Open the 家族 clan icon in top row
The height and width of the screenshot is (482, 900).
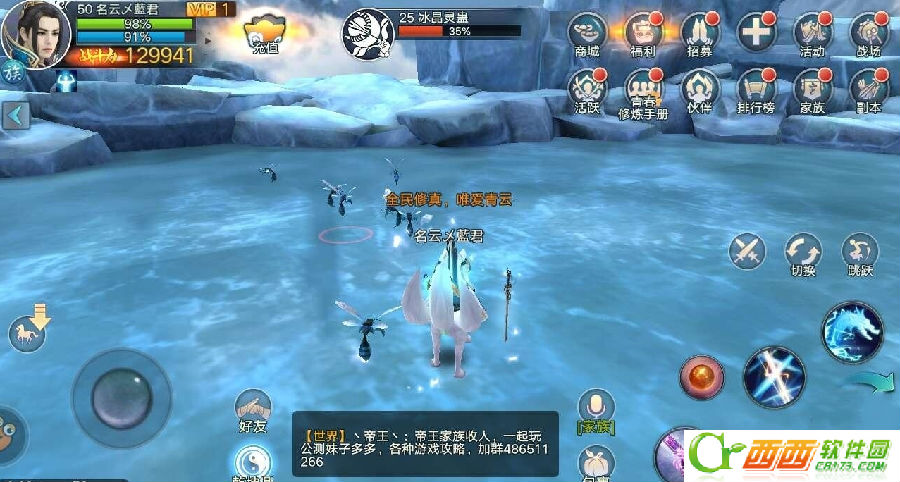click(x=812, y=90)
